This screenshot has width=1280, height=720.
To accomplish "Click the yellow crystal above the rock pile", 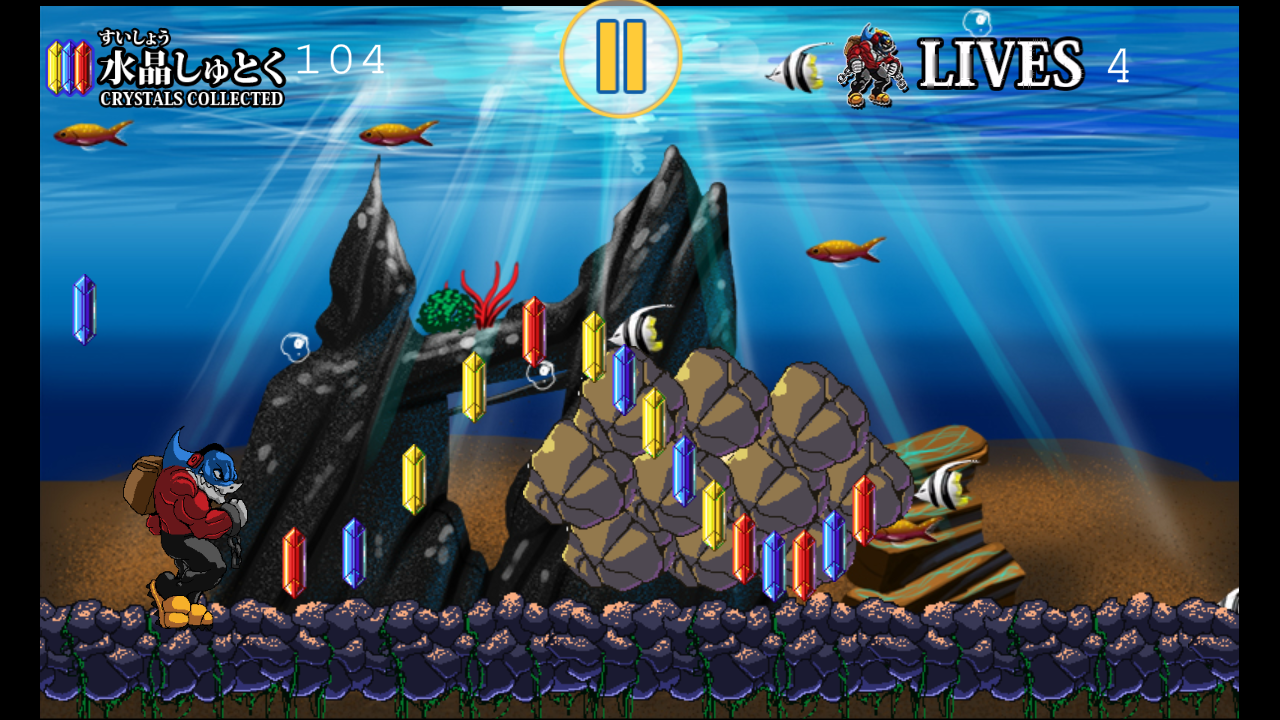I will coord(594,345).
